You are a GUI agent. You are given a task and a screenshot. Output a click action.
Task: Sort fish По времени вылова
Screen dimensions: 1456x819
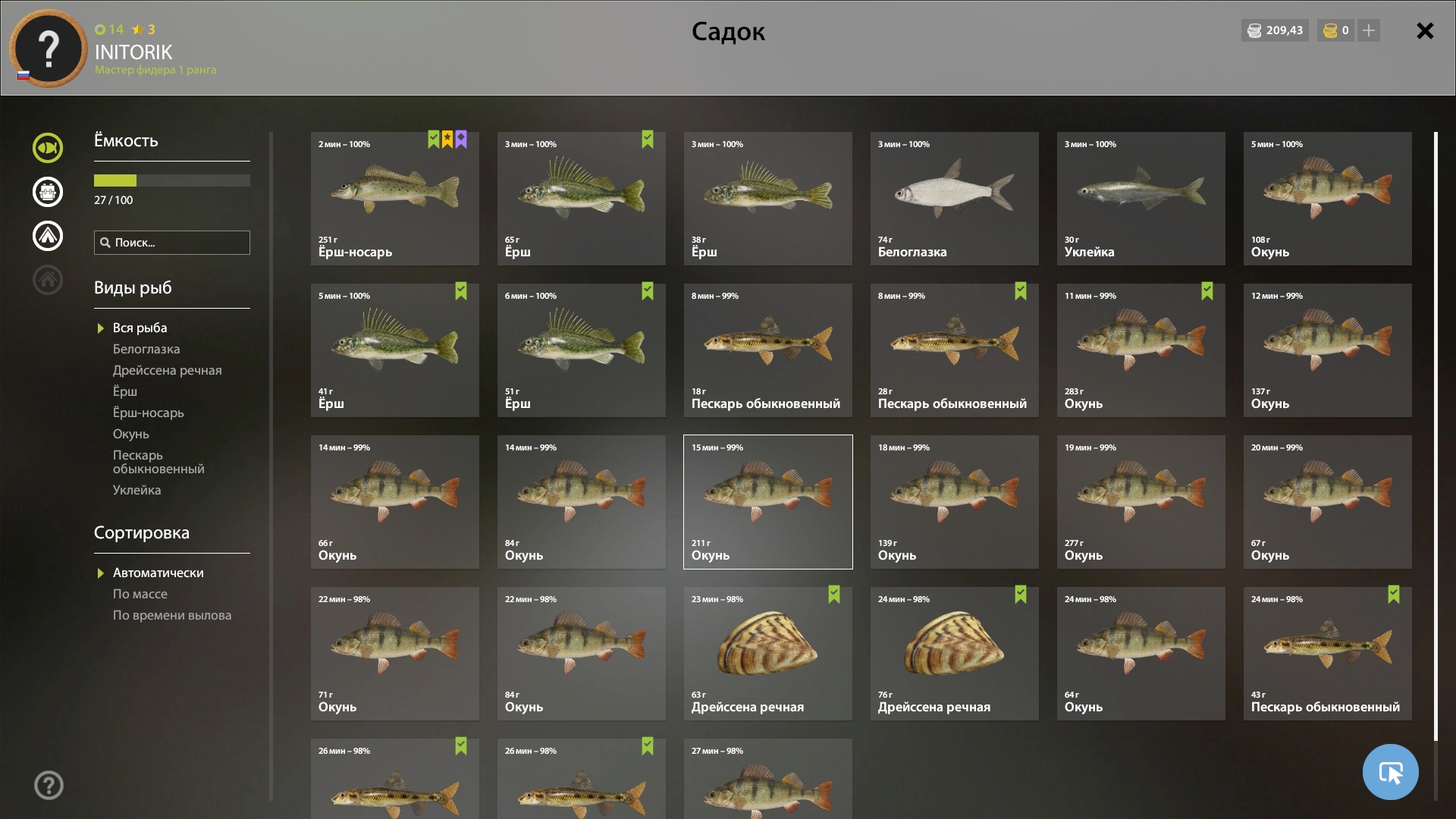(171, 615)
